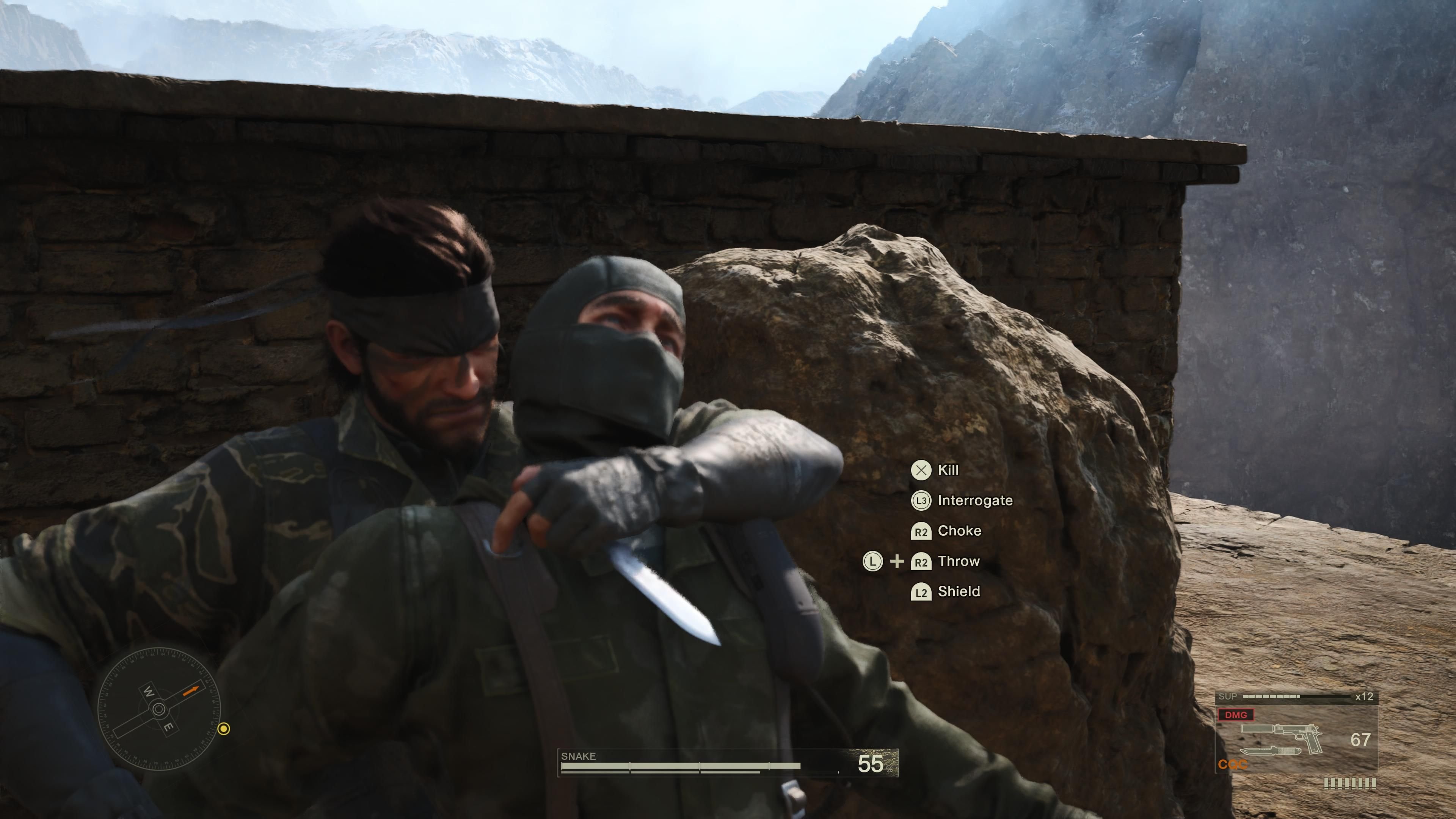Screen dimensions: 1456x819
Task: Select the Interrogate menu entry
Action: tap(975, 501)
